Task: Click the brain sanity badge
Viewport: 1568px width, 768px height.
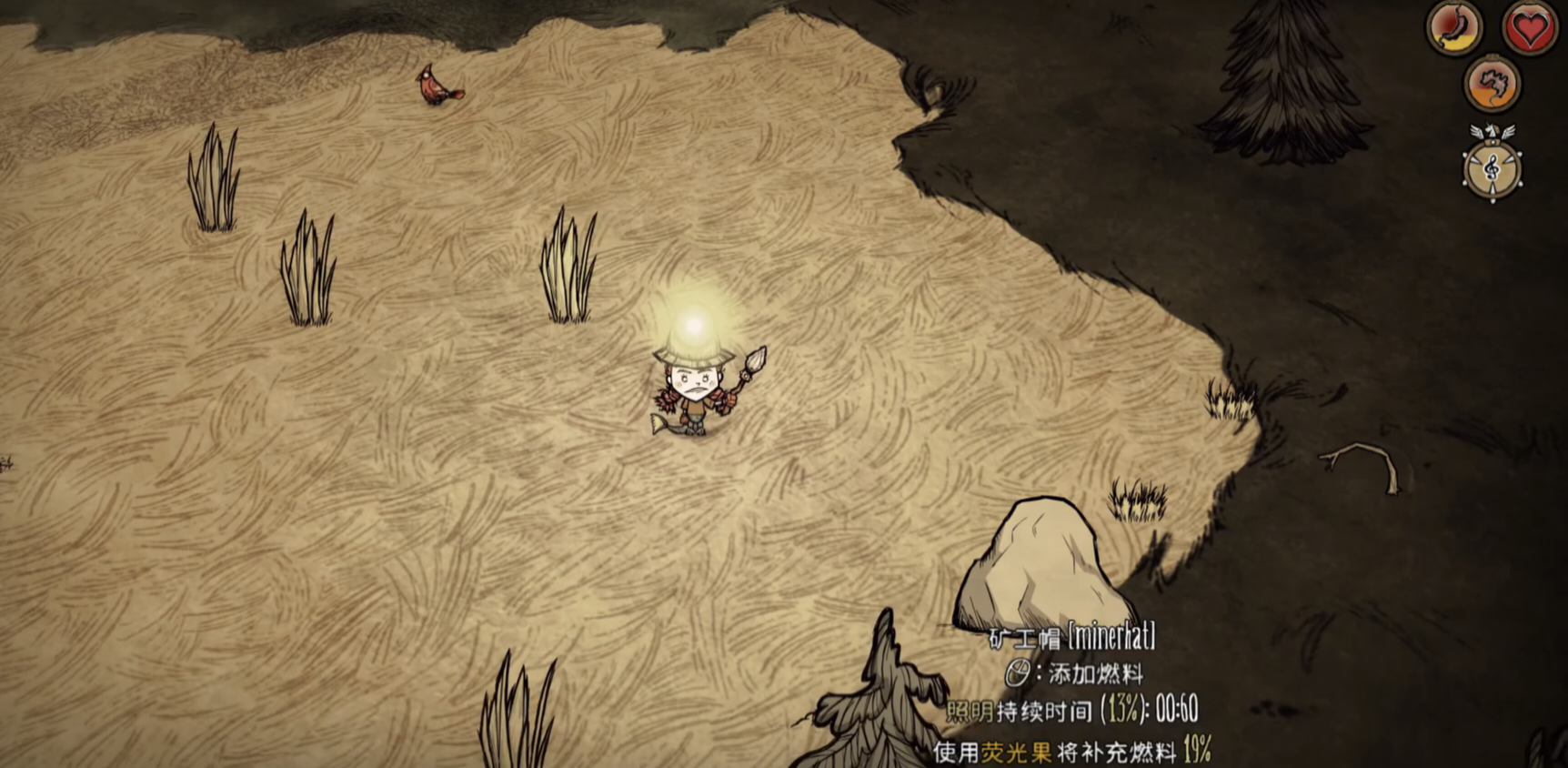Action: (x=1492, y=86)
